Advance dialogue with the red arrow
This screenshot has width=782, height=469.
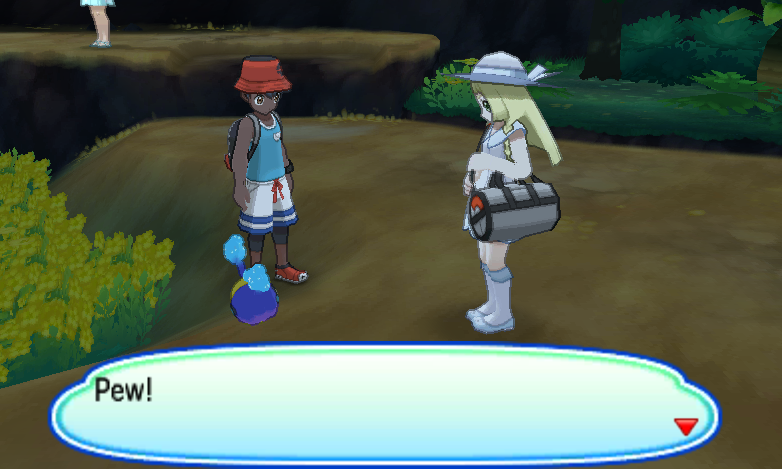(685, 427)
